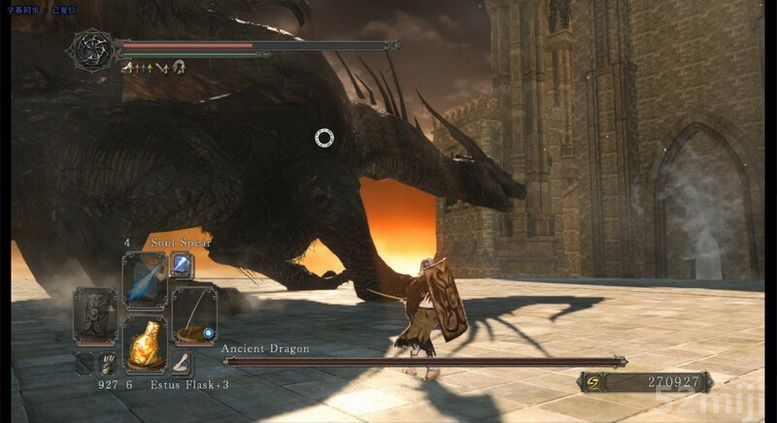Use the Estus Flask item slot

tap(144, 345)
